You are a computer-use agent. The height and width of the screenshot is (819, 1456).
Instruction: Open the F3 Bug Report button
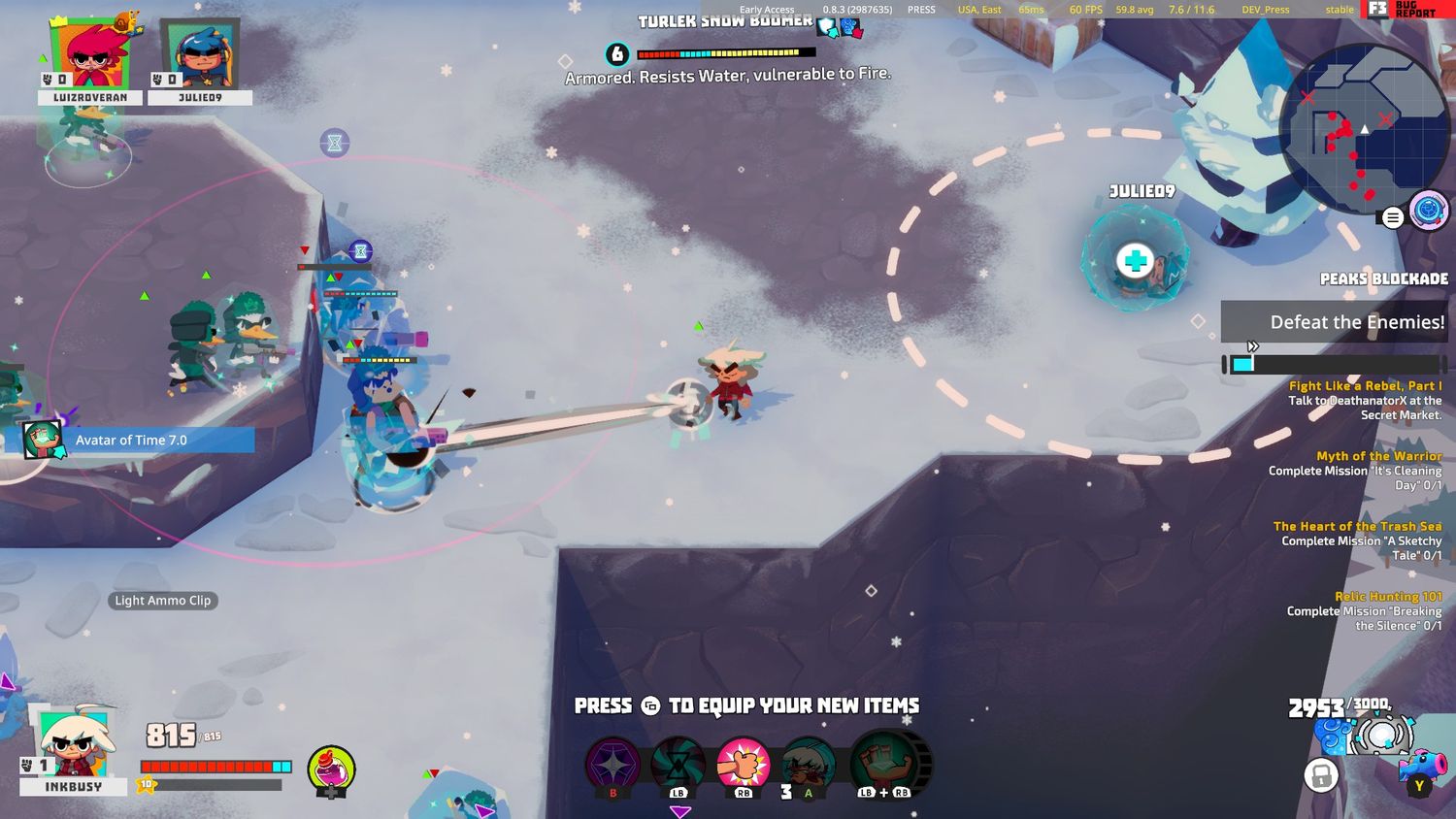1403,10
